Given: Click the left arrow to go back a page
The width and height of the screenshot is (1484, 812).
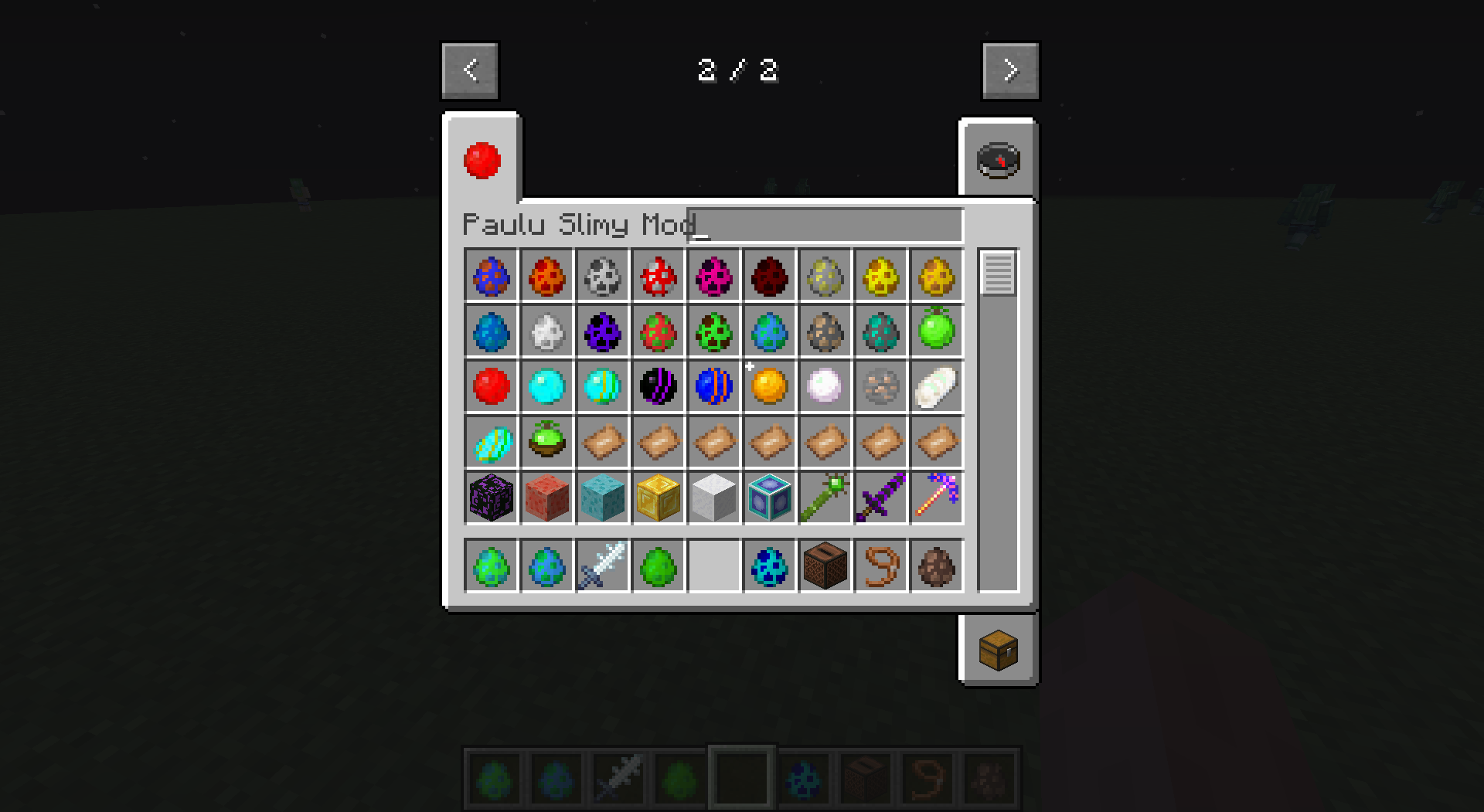Looking at the screenshot, I should click(469, 70).
